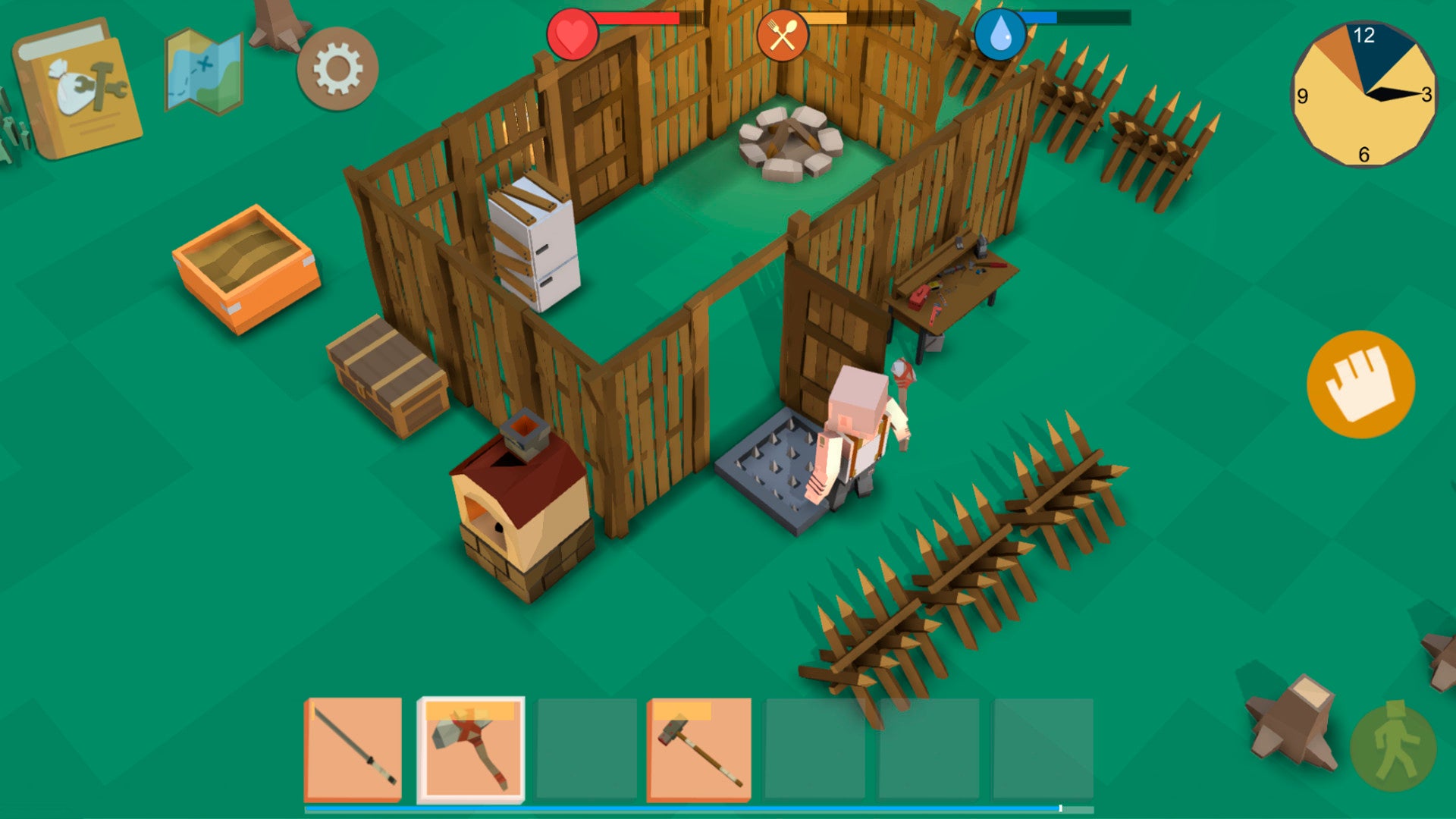Viewport: 1456px width, 819px height.
Task: Open the gear settings menu
Action: click(337, 69)
